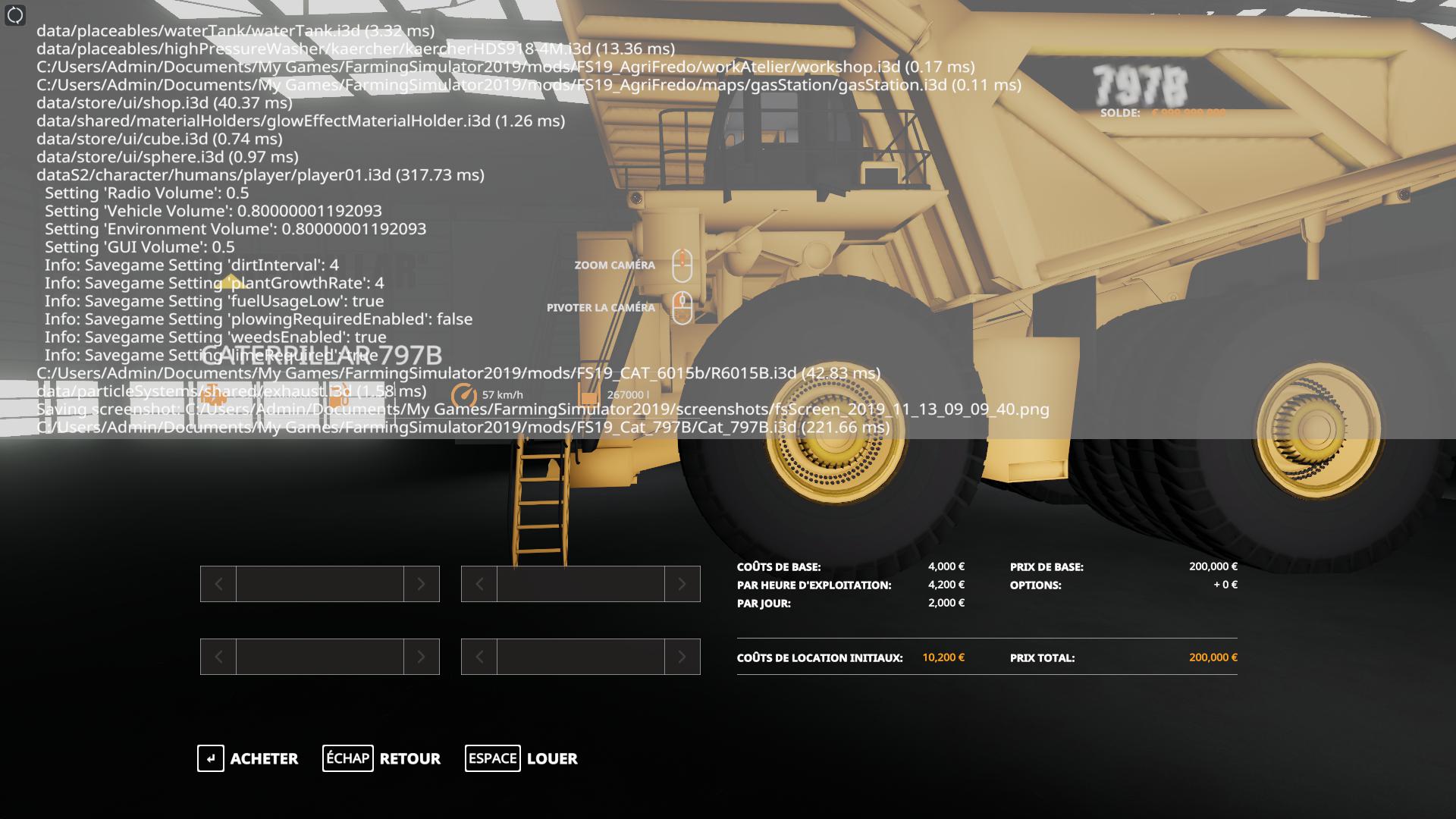Go back using the RETOUR button
Screen dimensions: 1456x819
pos(381,758)
